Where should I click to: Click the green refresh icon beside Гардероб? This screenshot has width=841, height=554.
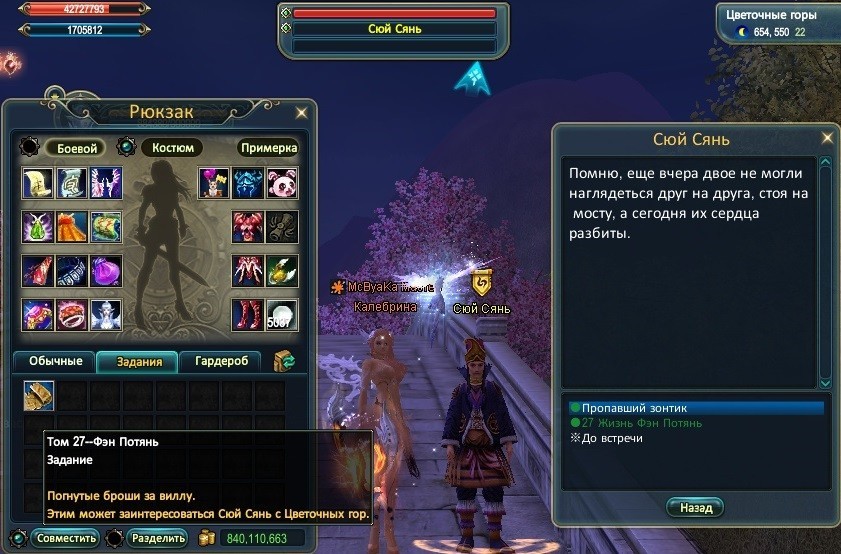[x=283, y=361]
